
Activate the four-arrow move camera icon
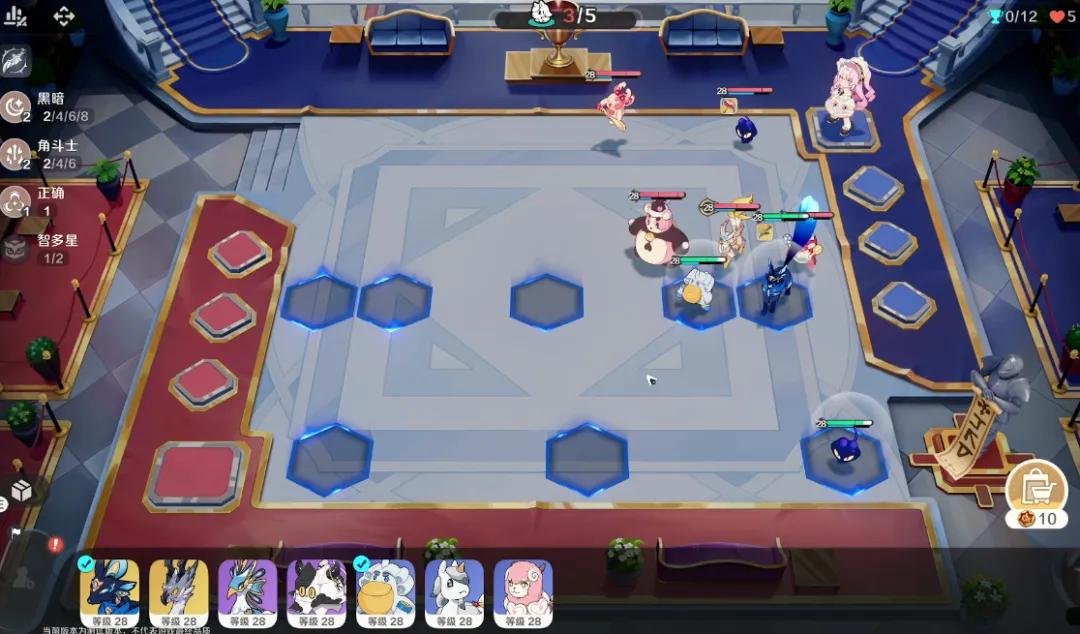coord(64,16)
